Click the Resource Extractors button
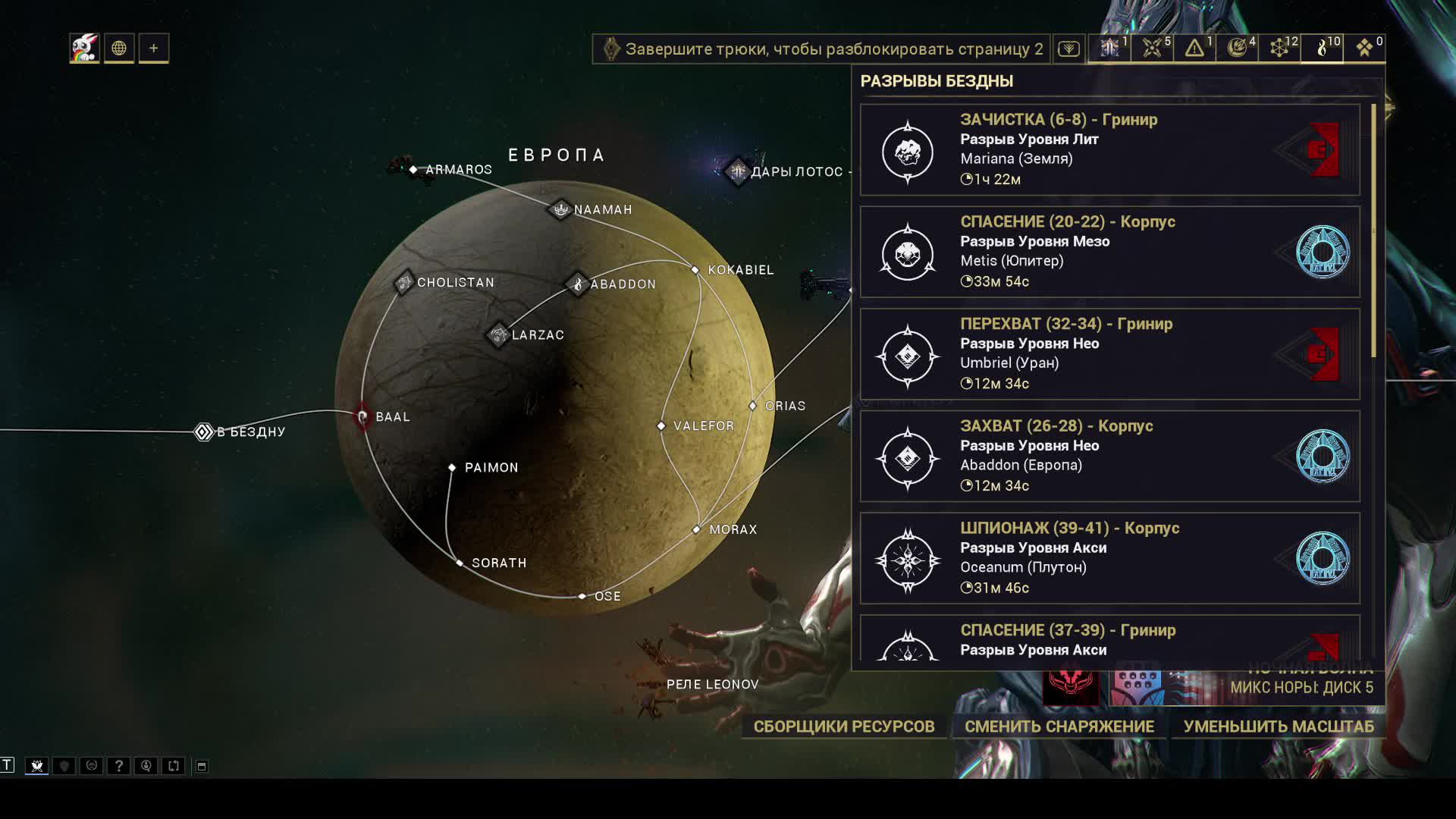Screen dimensions: 1456x819 tap(843, 726)
